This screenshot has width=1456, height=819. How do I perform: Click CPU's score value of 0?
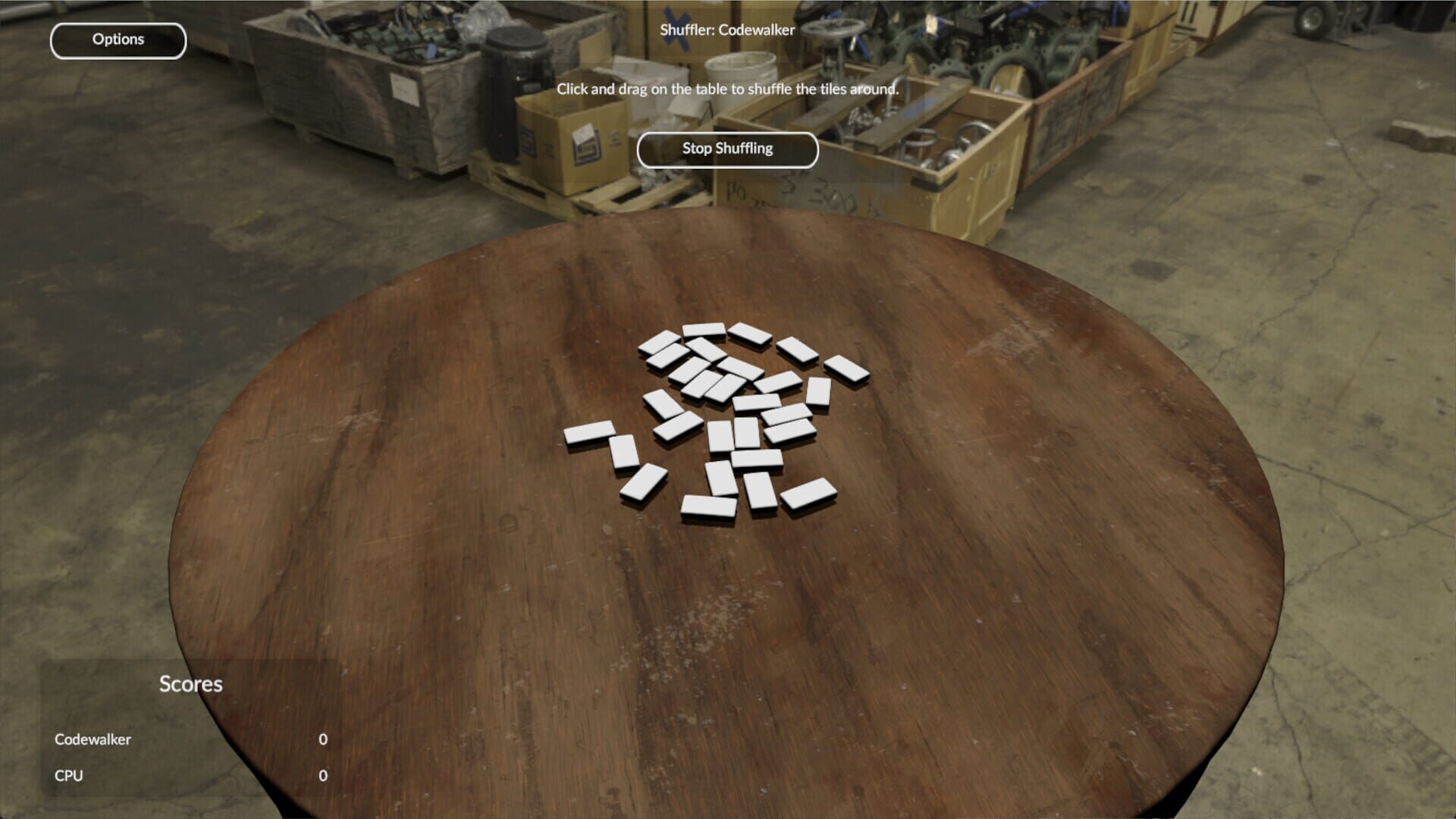pos(322,775)
